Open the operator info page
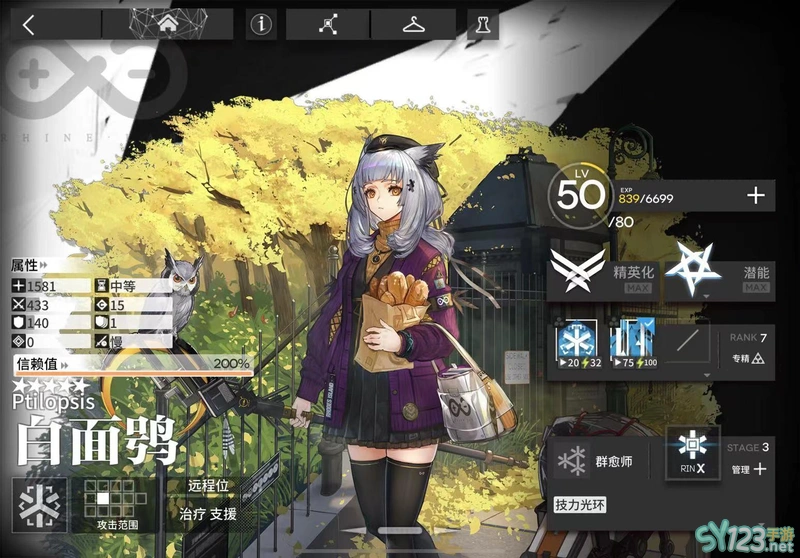The width and height of the screenshot is (800, 558). click(262, 25)
